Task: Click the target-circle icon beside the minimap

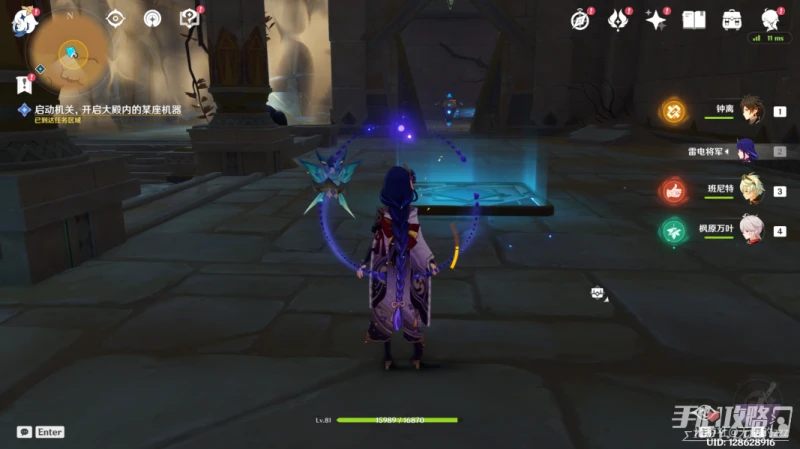Action: click(x=116, y=18)
